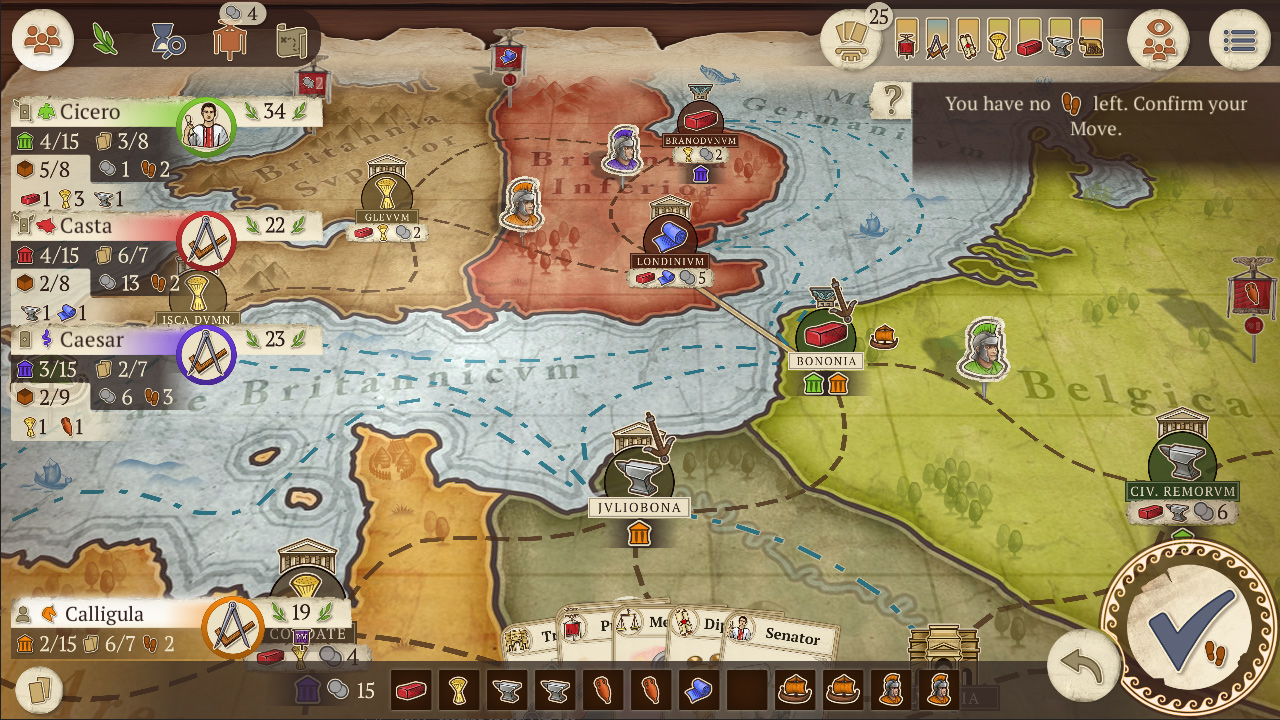Open the players overview panel
The image size is (1280, 720).
tap(42, 41)
